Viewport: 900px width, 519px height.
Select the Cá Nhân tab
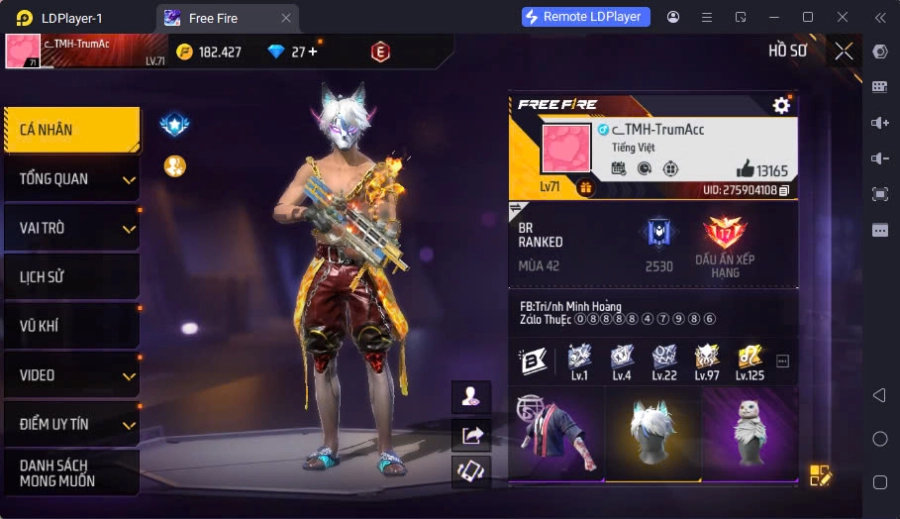71,130
